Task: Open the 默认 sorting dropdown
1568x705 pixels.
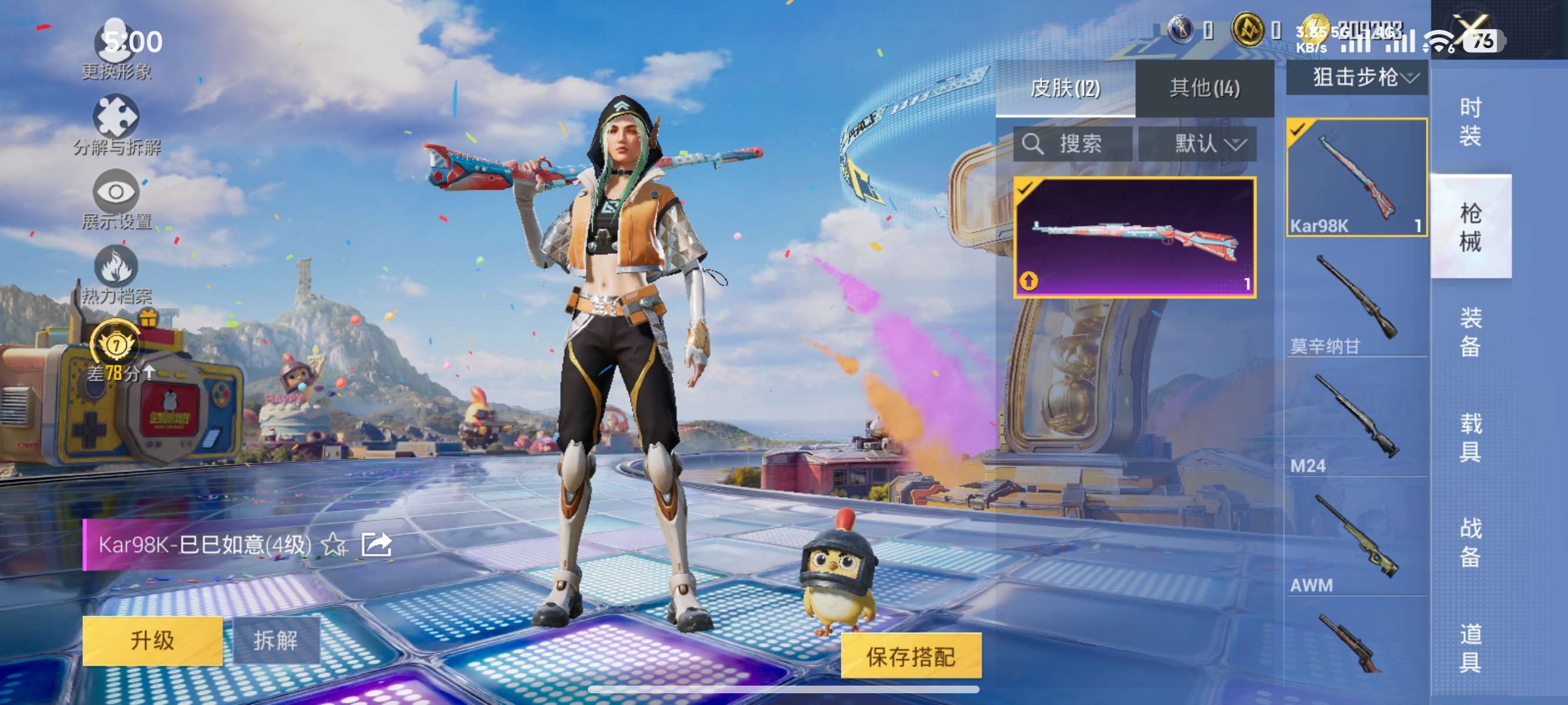Action: click(x=1212, y=145)
